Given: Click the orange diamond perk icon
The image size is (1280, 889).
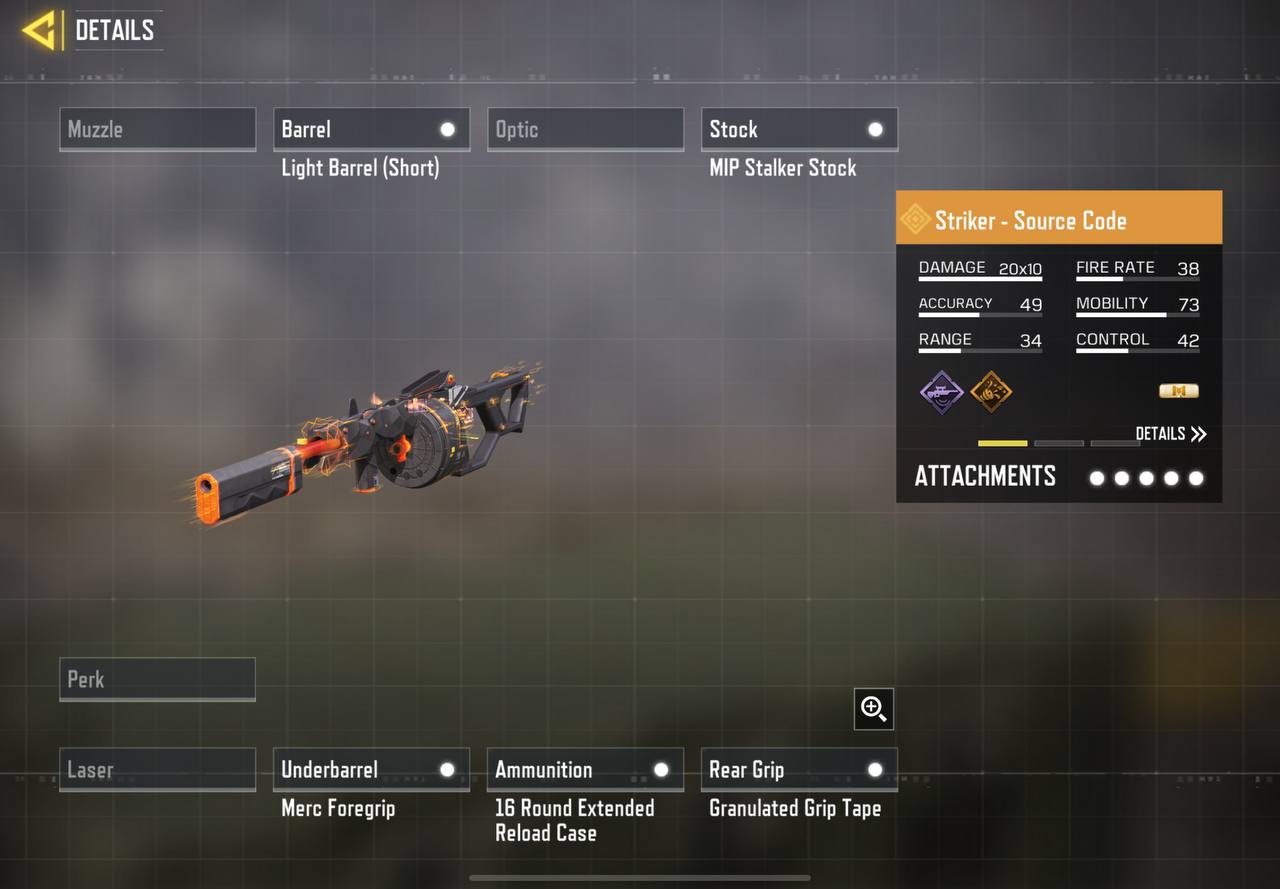Looking at the screenshot, I should click(x=991, y=391).
